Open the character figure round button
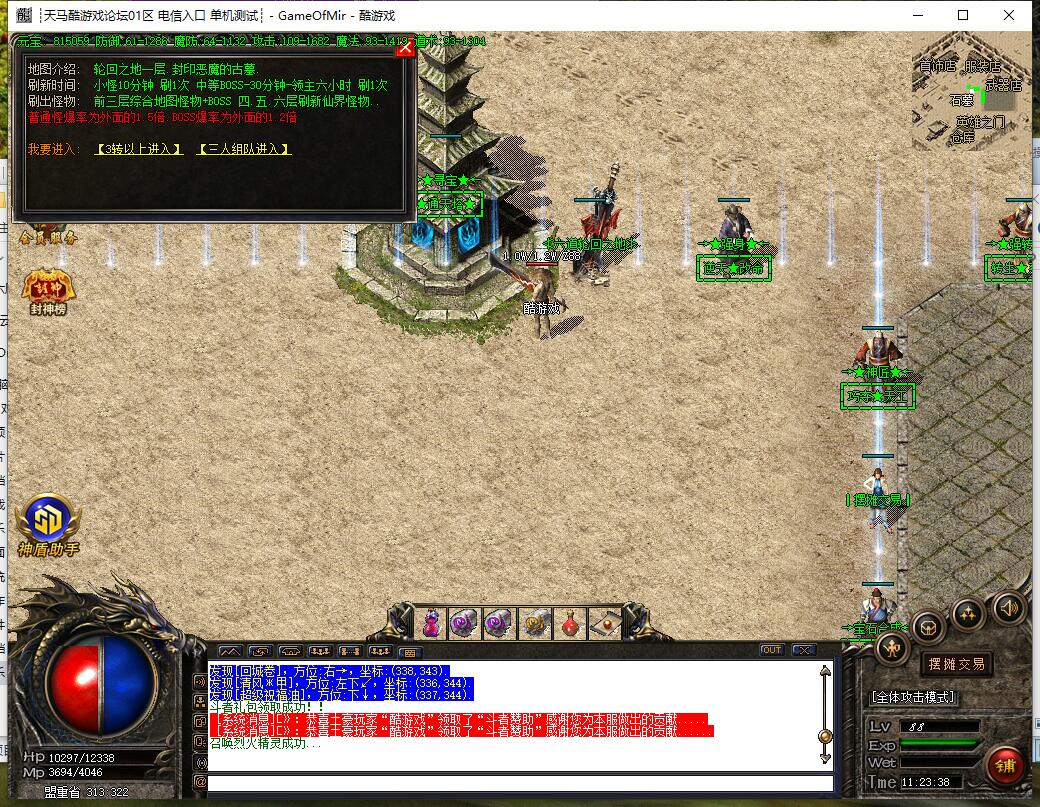This screenshot has height=807, width=1040. [x=892, y=648]
